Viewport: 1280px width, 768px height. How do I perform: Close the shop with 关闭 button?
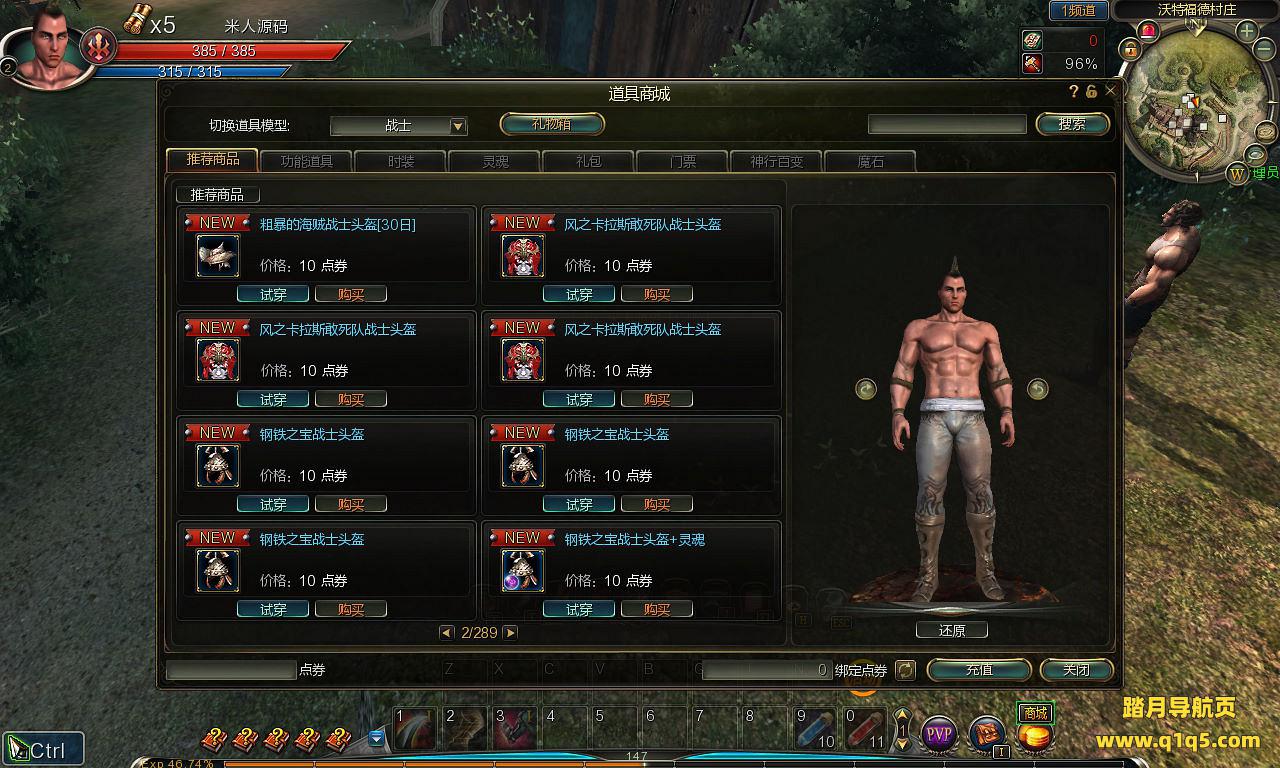[x=1076, y=670]
